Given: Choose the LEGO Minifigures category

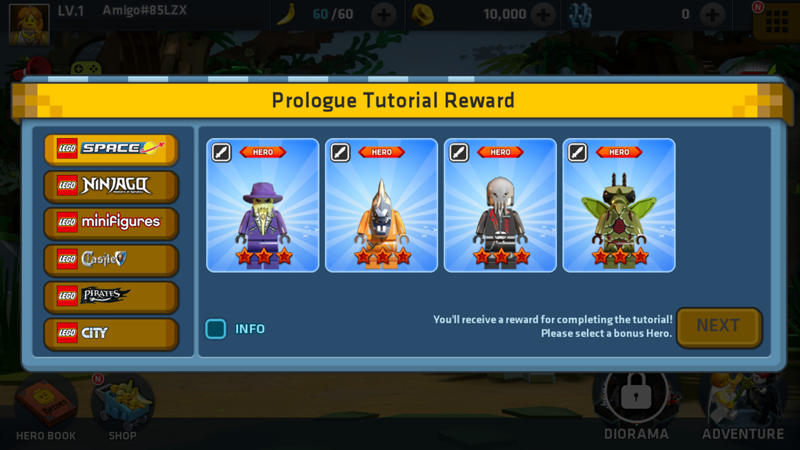Looking at the screenshot, I should [x=111, y=223].
